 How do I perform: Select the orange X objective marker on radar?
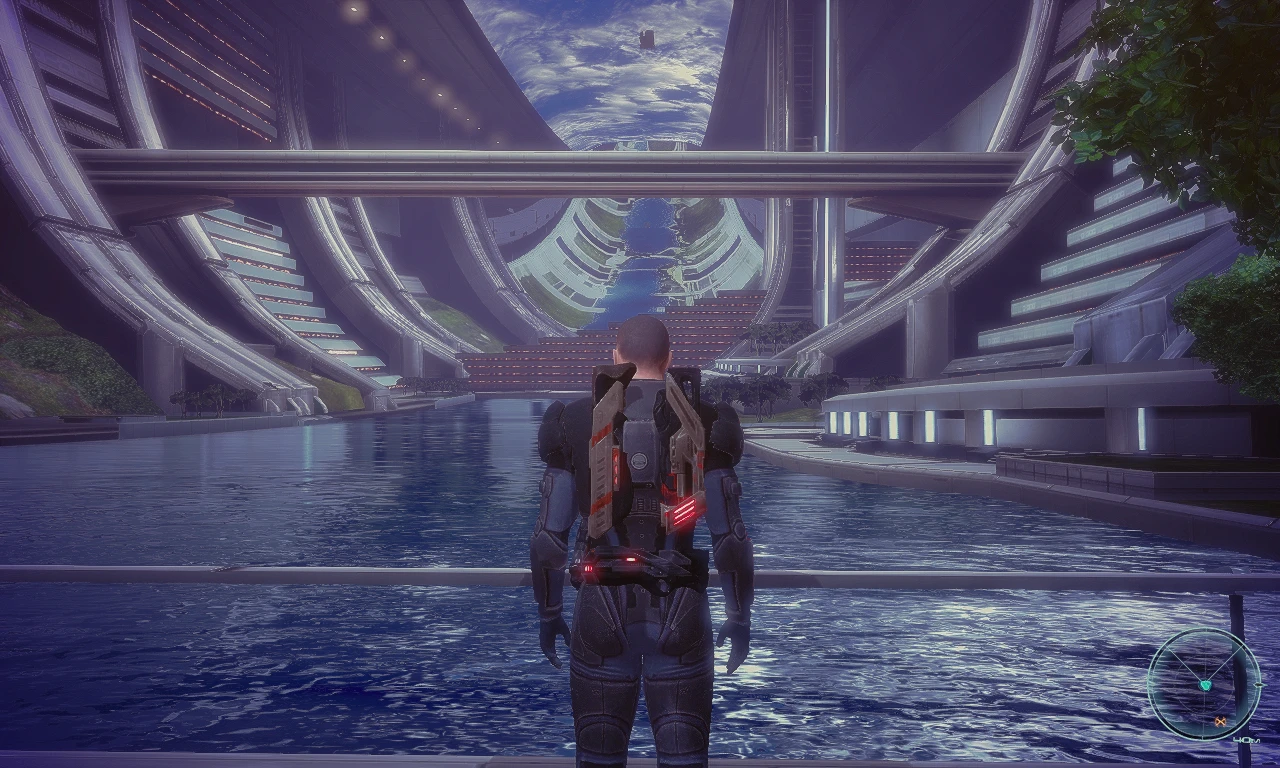pyautogui.click(x=1220, y=721)
